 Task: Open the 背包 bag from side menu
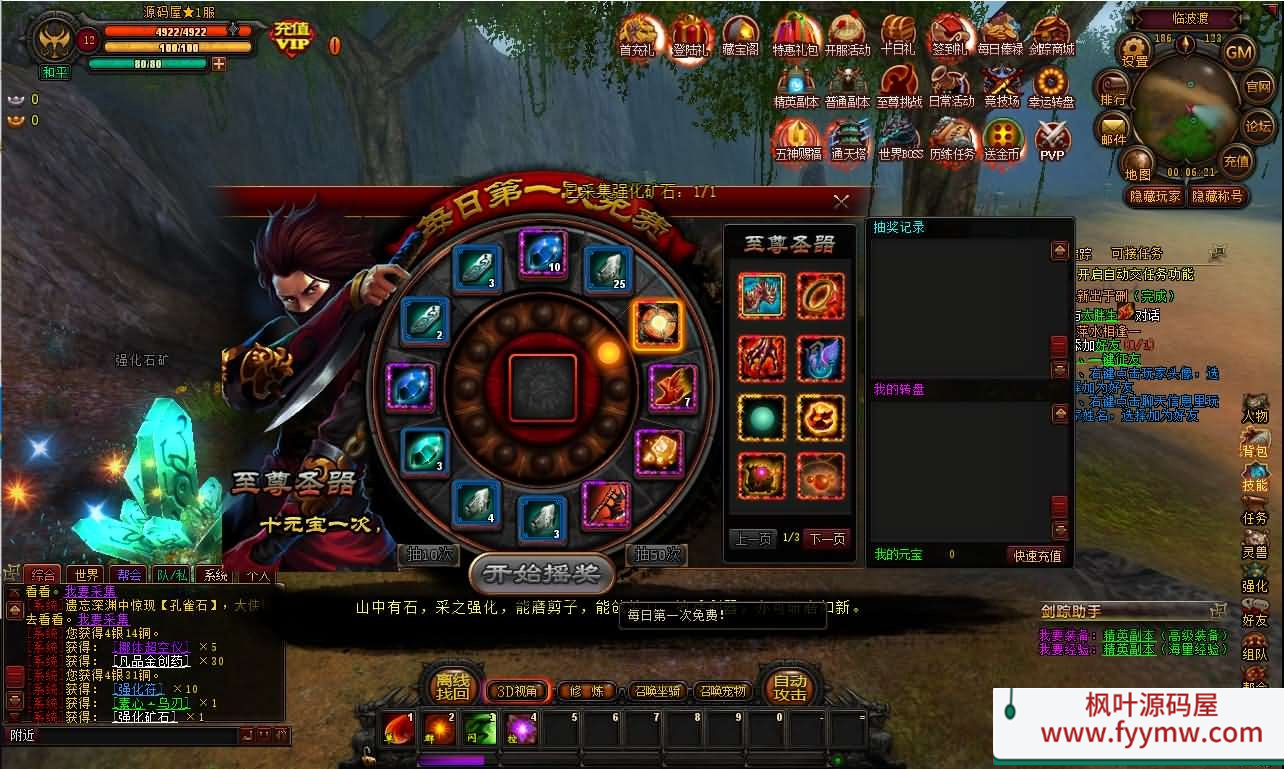(1255, 443)
